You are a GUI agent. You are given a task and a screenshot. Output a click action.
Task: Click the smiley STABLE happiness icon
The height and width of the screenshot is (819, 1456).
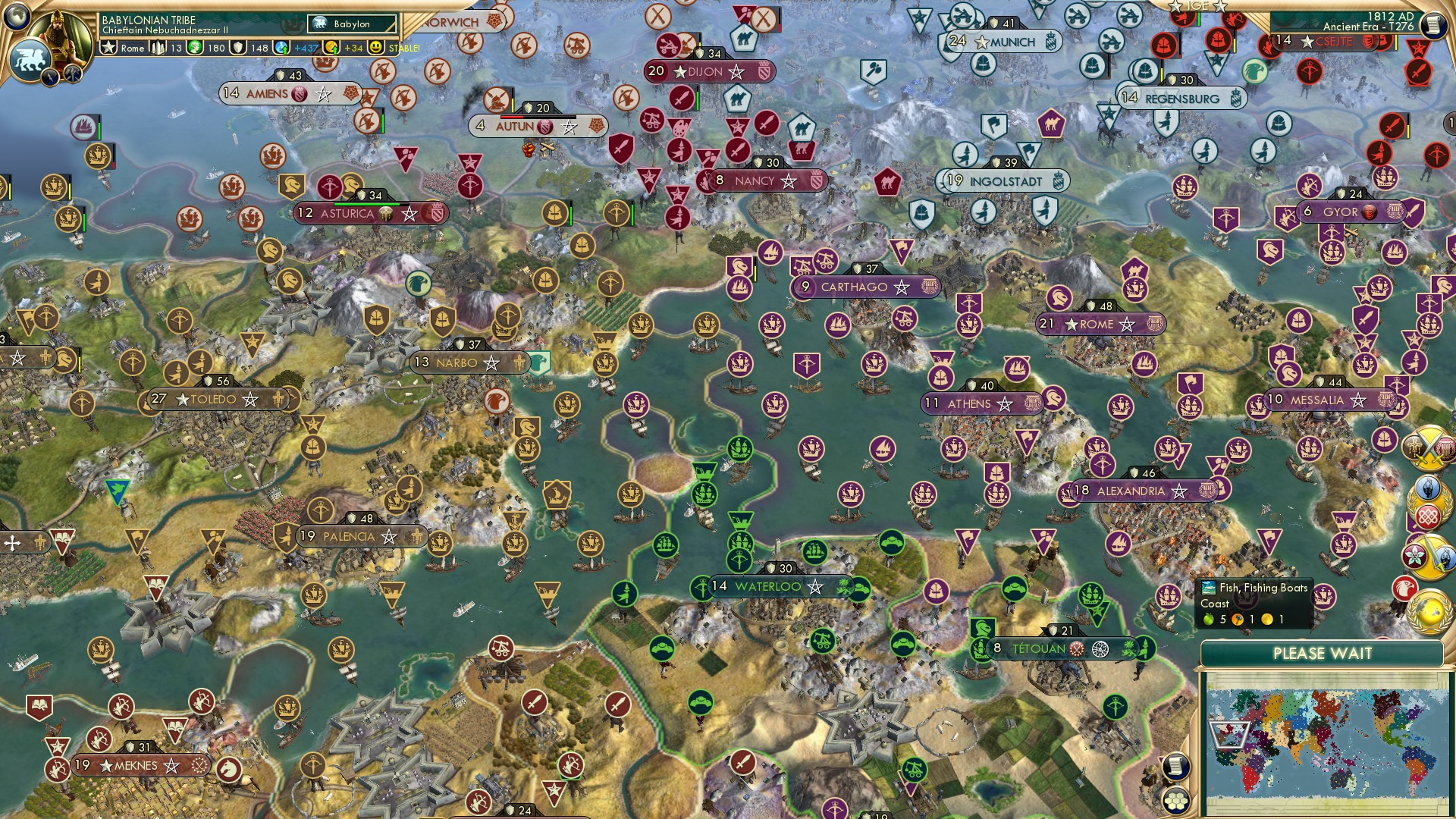376,48
